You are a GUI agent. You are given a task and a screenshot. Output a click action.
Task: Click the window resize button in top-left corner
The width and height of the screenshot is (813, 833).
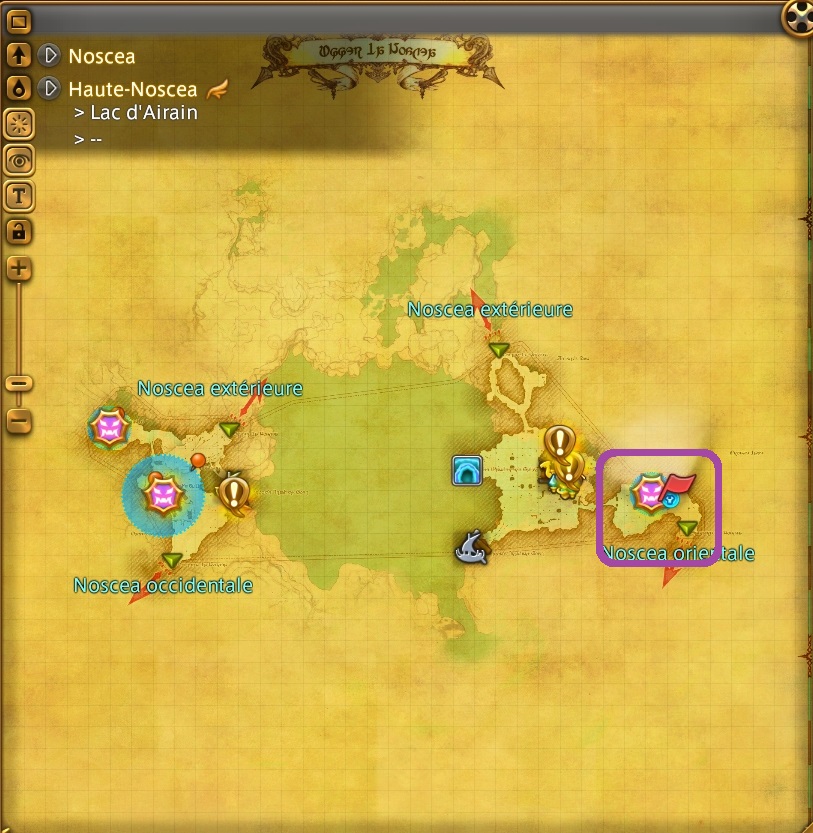coord(19,20)
